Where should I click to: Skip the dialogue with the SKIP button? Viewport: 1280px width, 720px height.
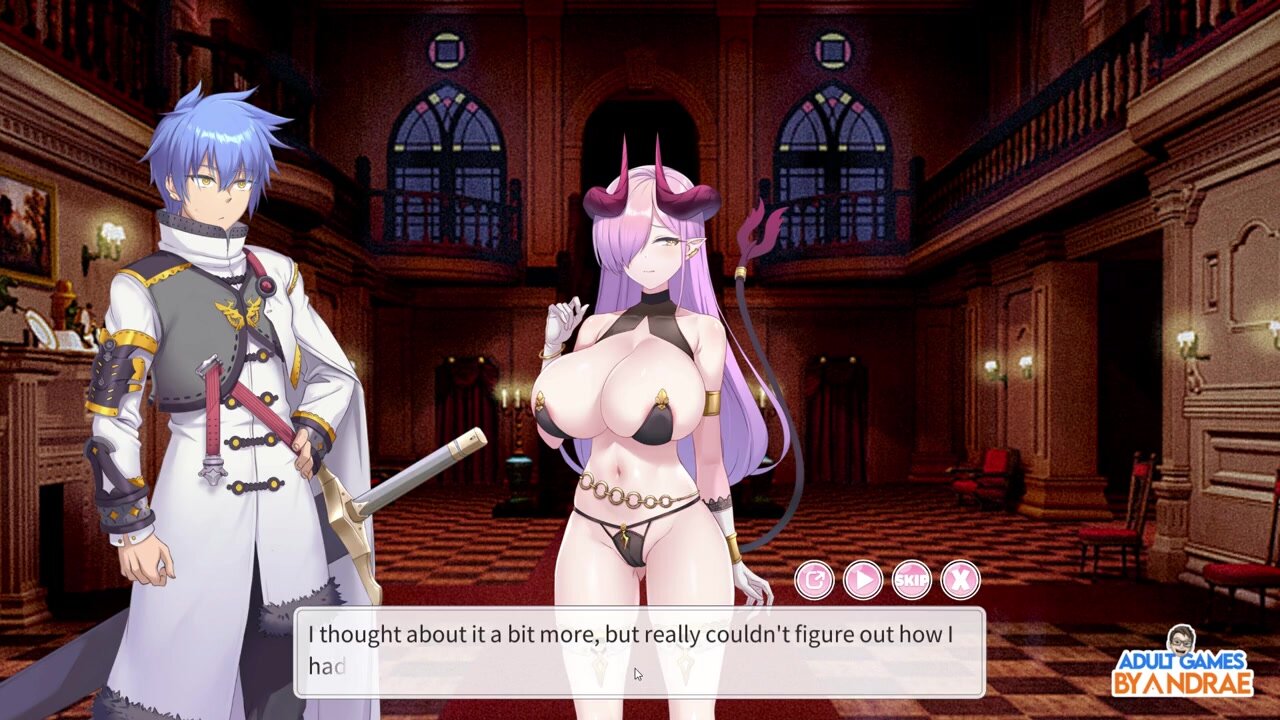(x=912, y=579)
